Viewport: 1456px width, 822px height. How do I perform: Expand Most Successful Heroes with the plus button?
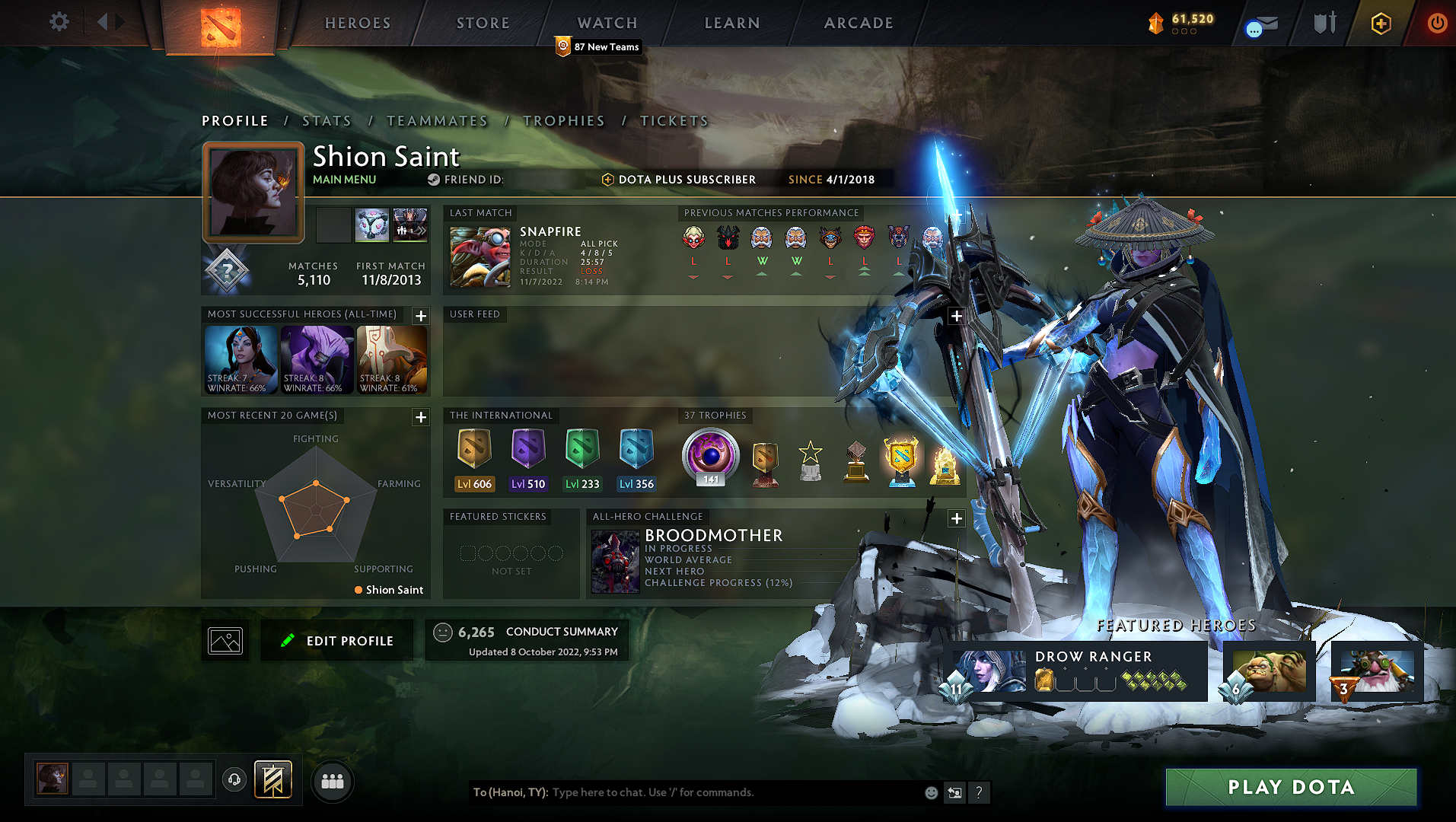click(x=419, y=315)
